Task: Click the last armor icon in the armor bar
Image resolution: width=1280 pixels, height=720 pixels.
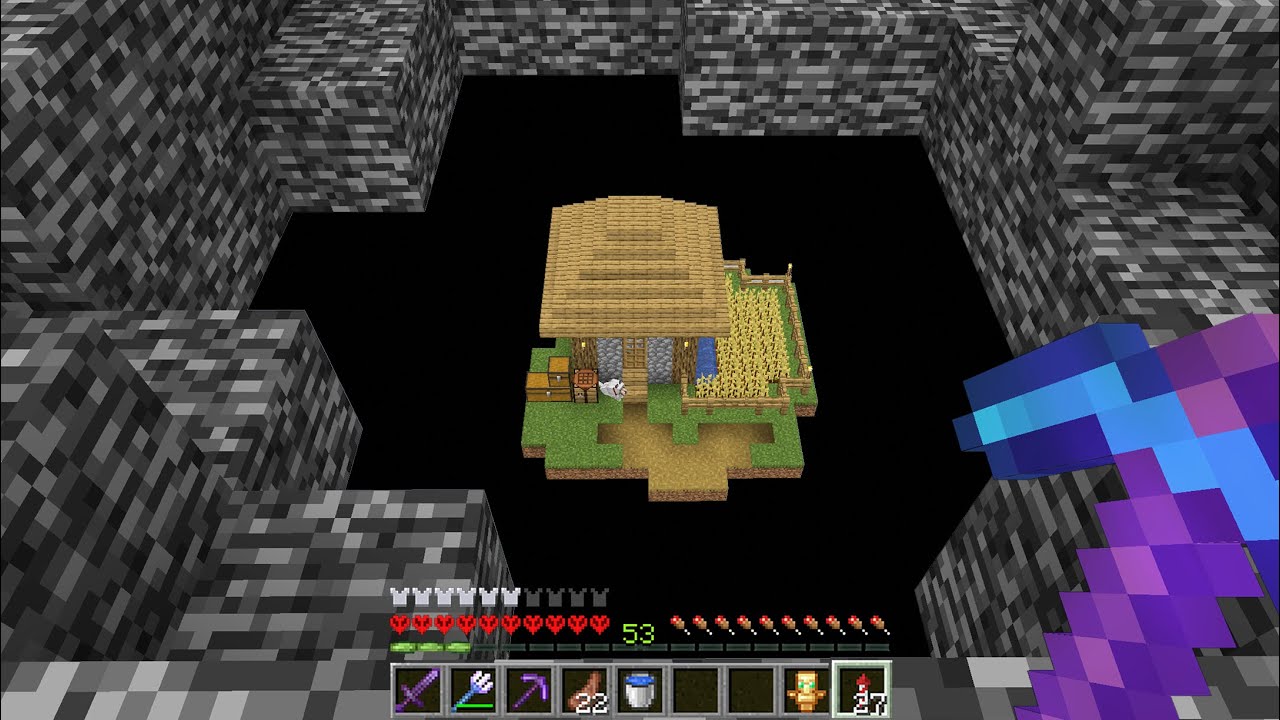Action: pos(600,596)
